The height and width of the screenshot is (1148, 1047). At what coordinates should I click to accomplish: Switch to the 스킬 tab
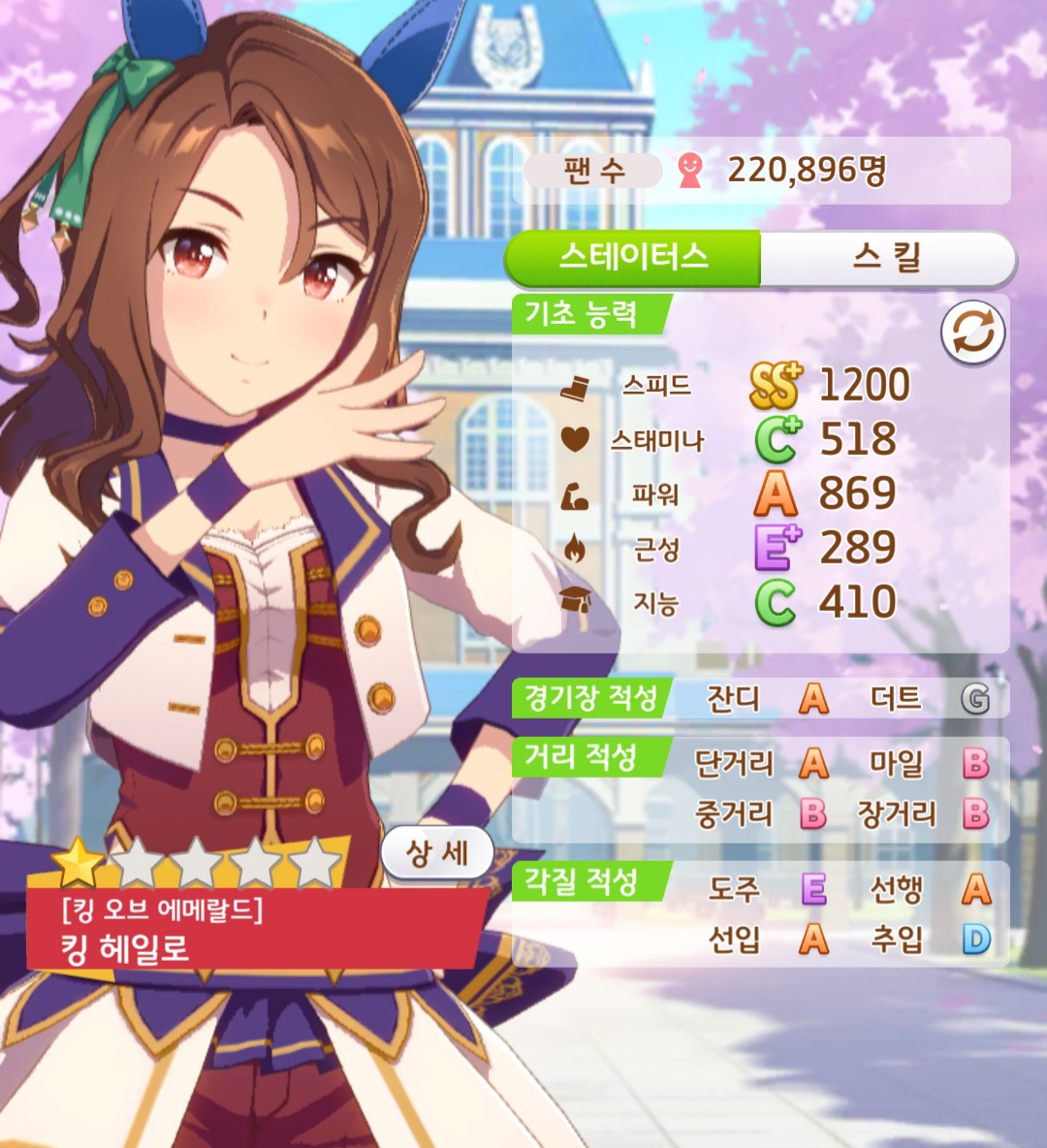(886, 259)
